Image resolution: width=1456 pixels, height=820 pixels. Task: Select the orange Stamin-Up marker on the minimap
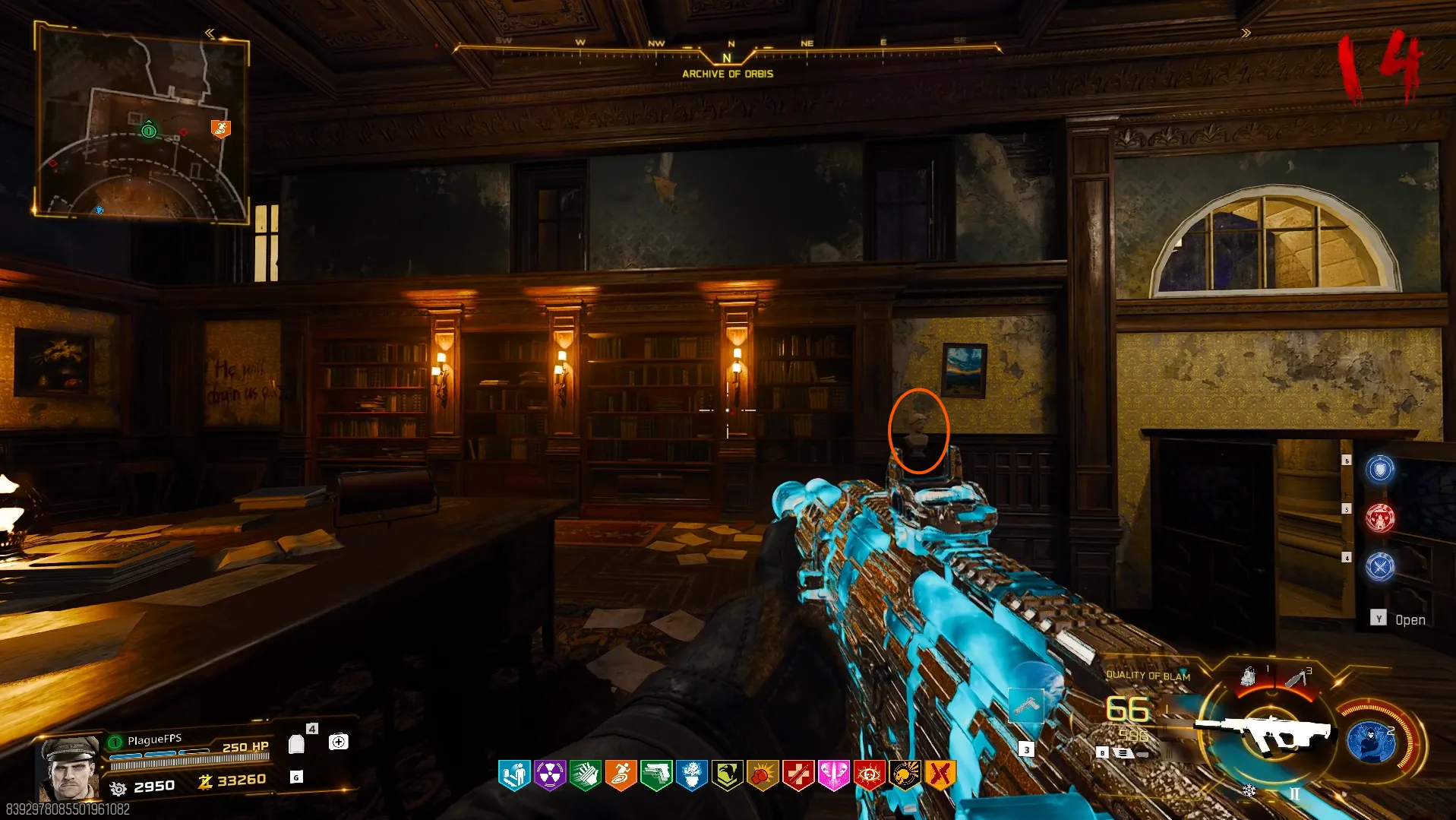tap(220, 128)
